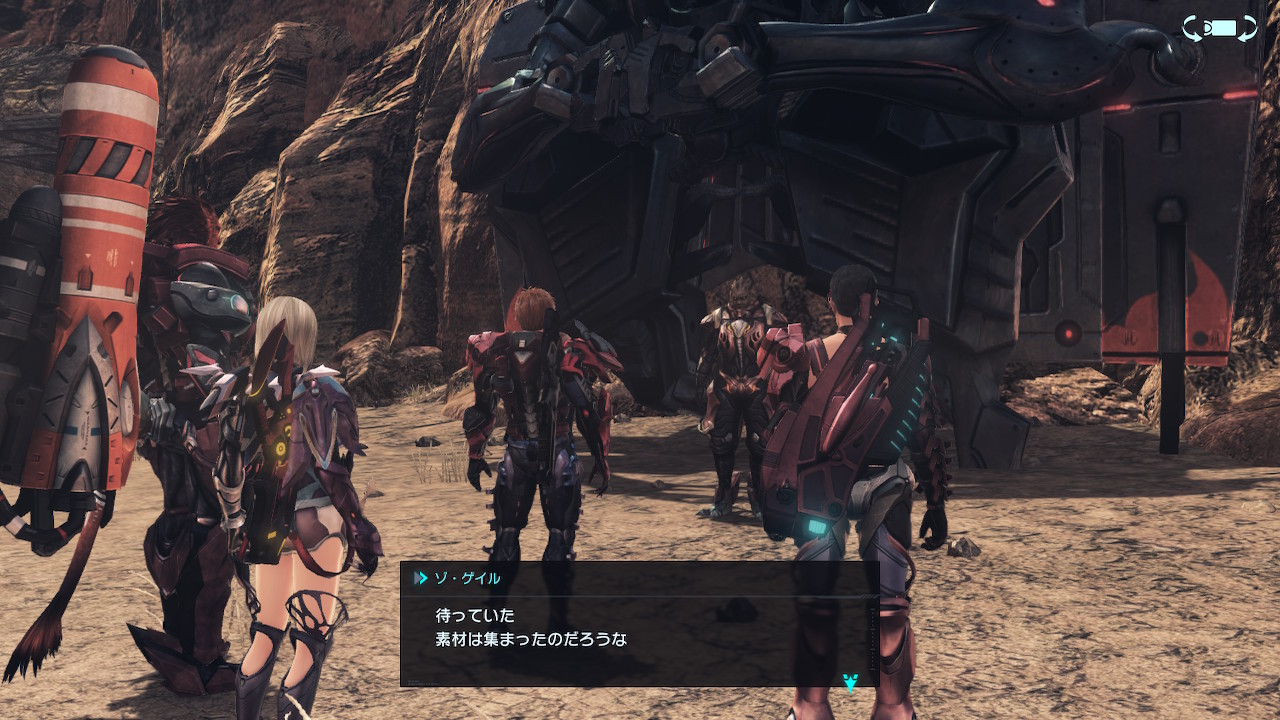Advance dialogue with the cyan arrow indicator
This screenshot has width=1280, height=720.
pyautogui.click(x=850, y=682)
